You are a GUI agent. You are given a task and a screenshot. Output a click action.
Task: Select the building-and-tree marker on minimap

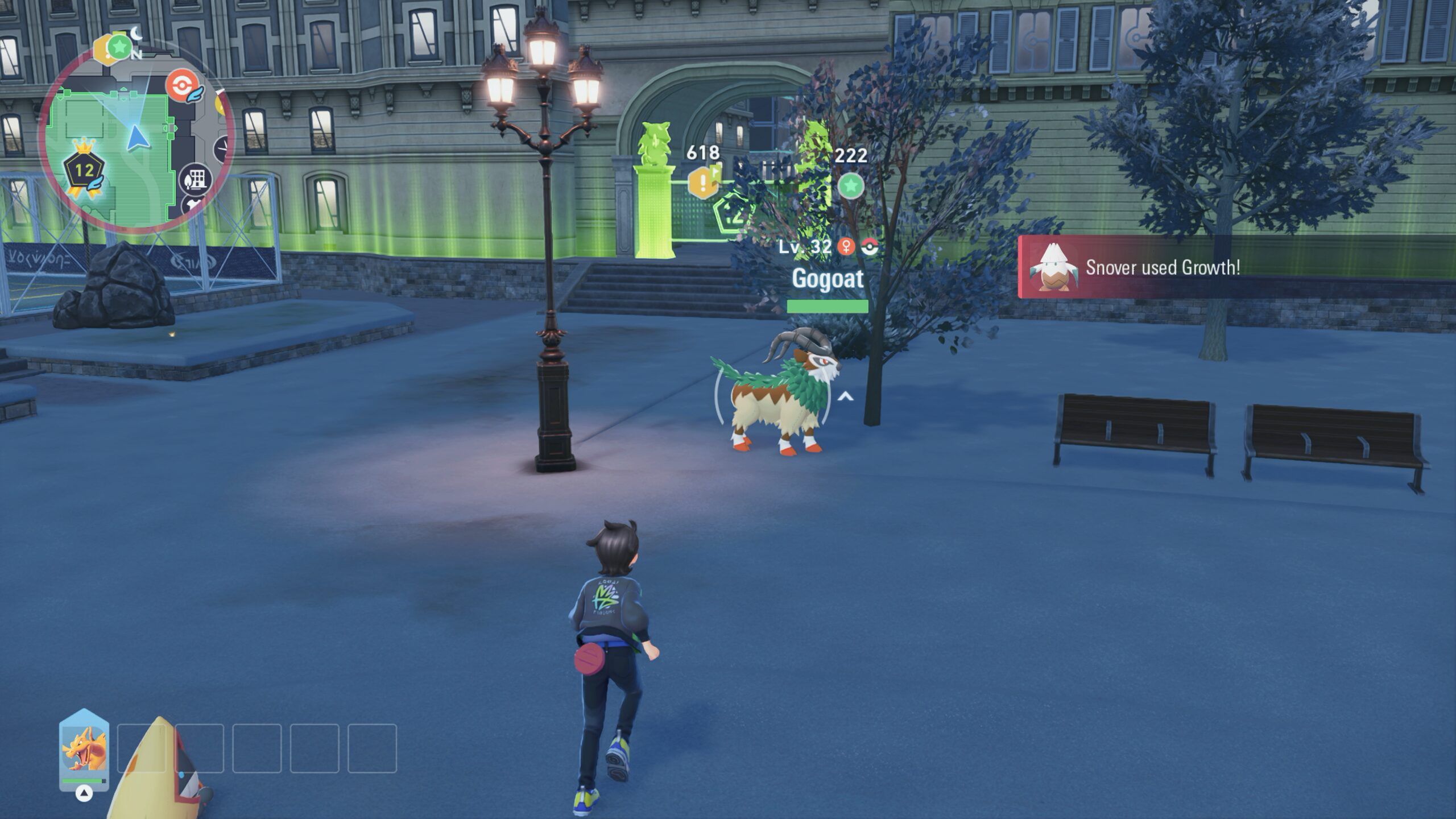pyautogui.click(x=196, y=180)
